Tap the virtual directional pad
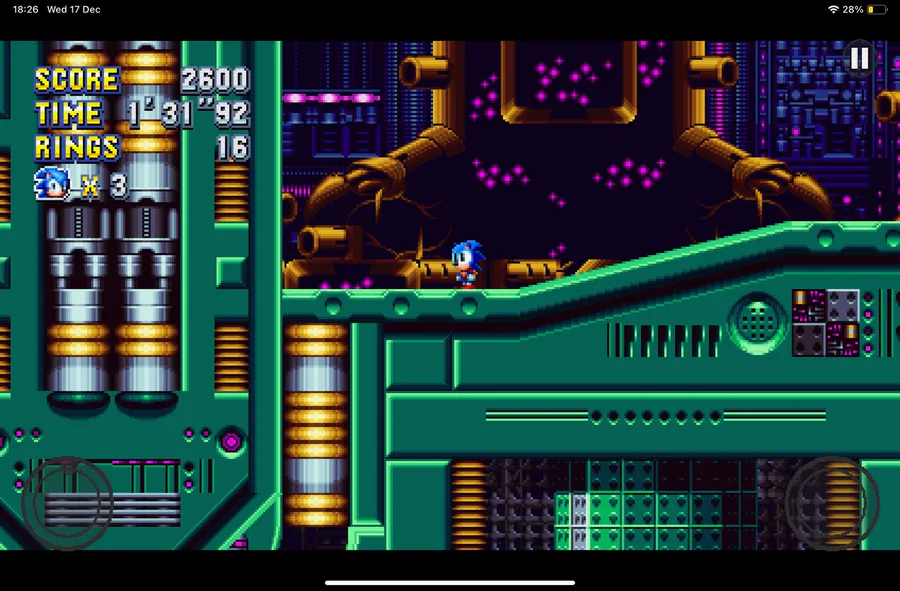The image size is (900, 591). [67, 503]
